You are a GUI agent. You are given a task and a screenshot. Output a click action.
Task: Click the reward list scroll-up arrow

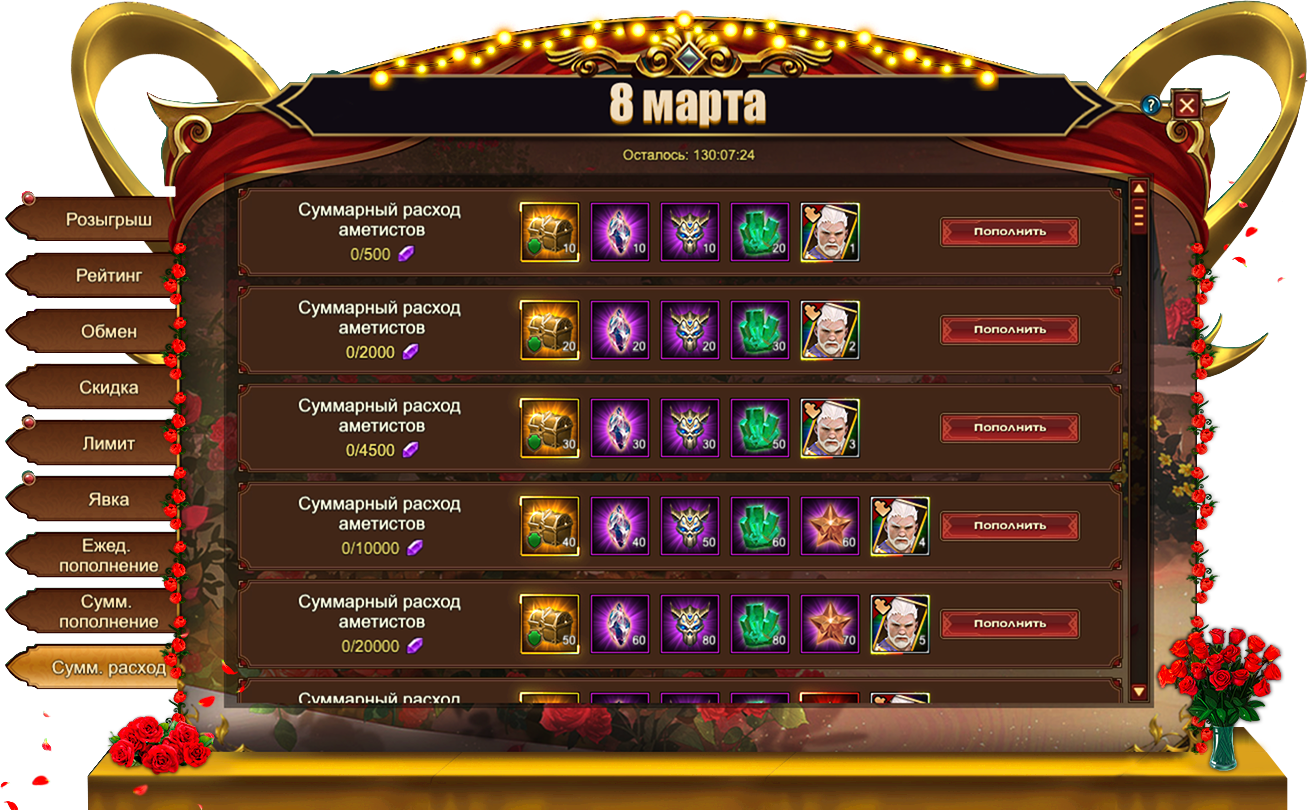(x=1138, y=188)
